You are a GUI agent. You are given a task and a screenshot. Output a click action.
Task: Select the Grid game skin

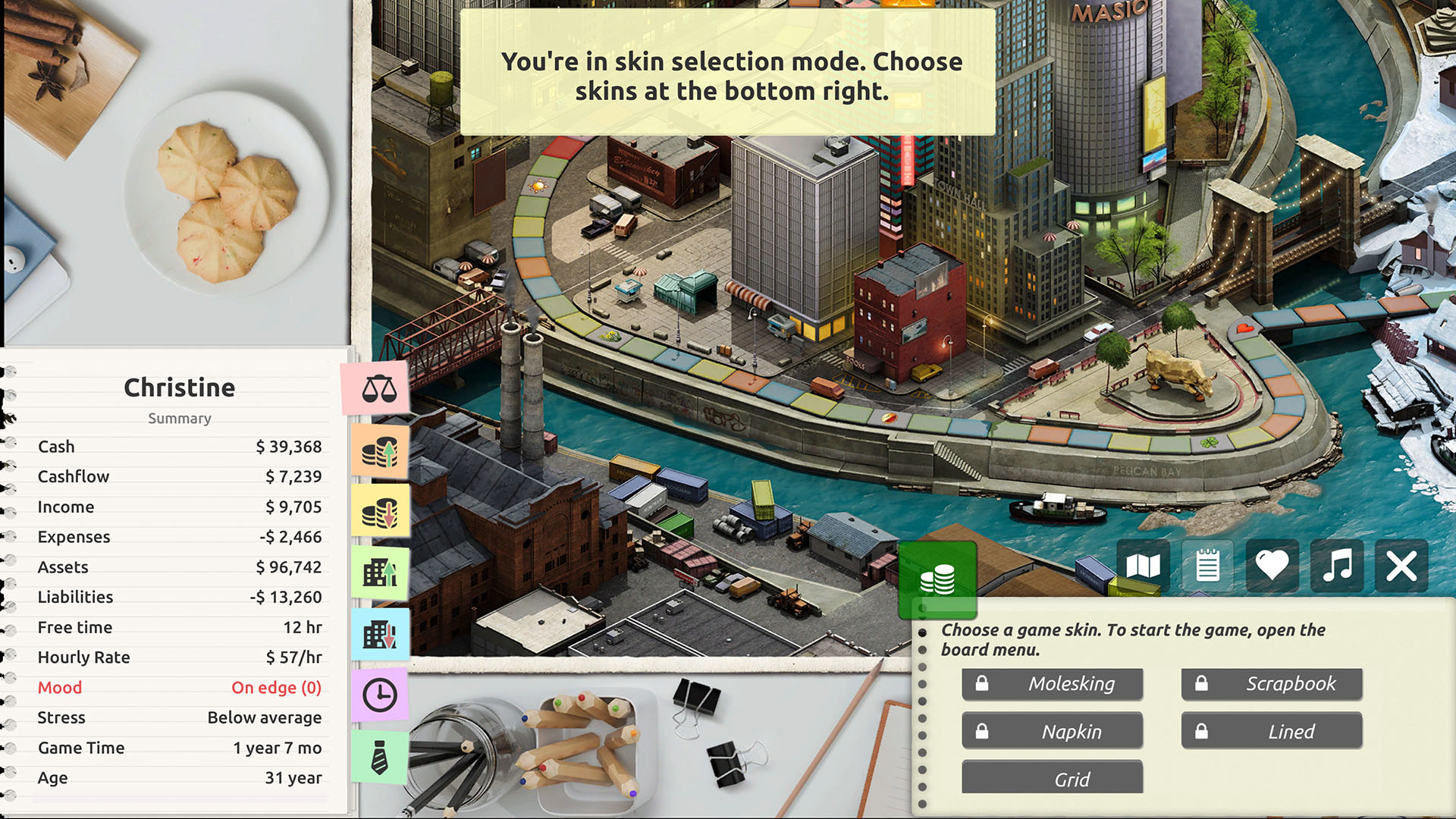coord(1052,778)
